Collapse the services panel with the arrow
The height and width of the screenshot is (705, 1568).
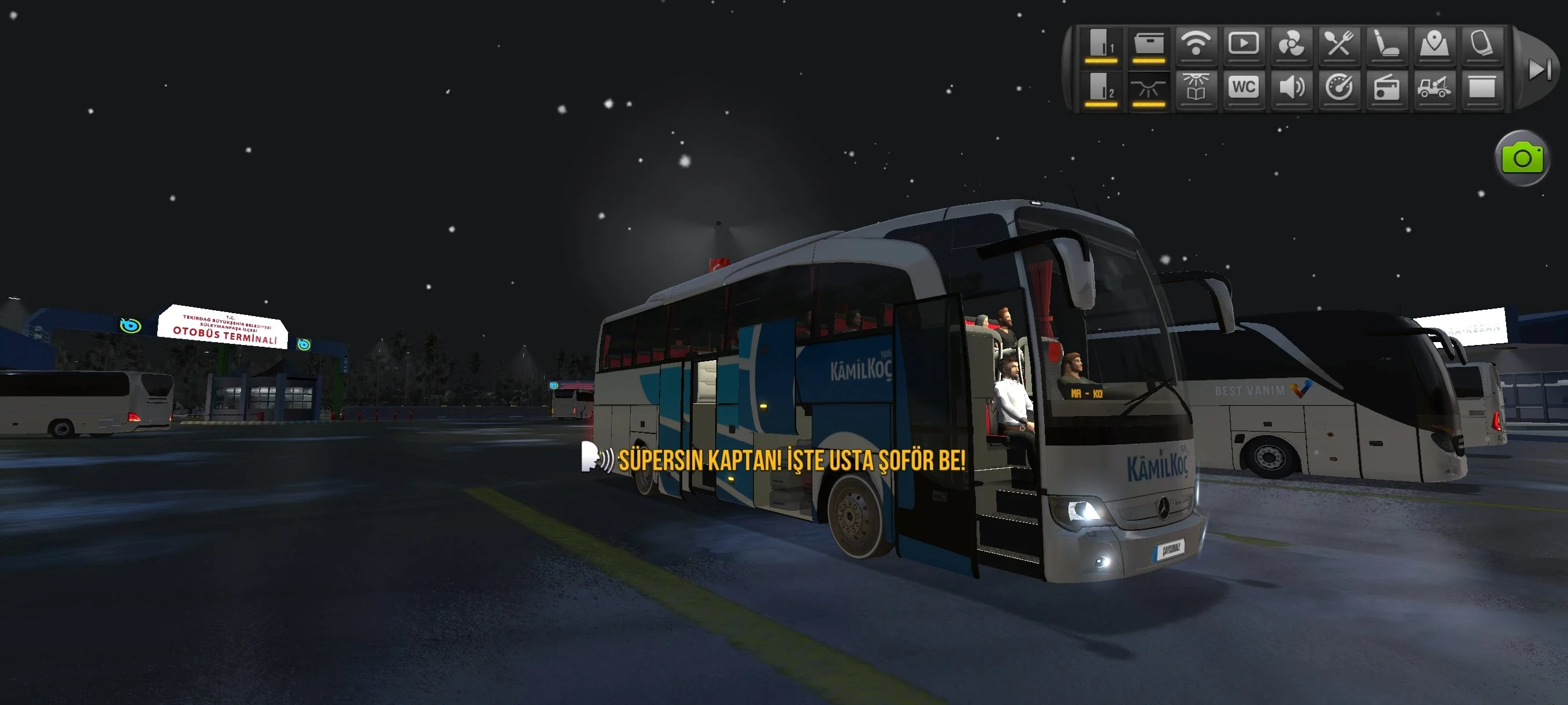[1541, 69]
